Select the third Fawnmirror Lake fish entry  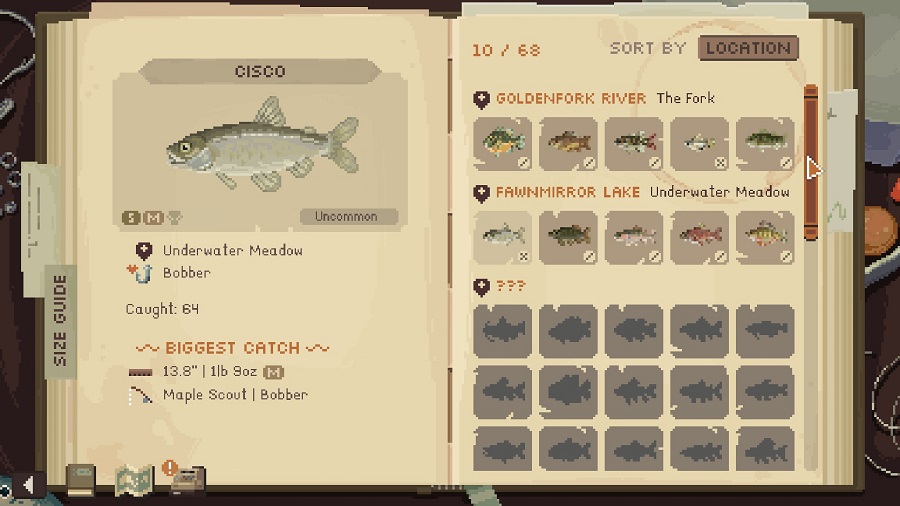point(634,237)
